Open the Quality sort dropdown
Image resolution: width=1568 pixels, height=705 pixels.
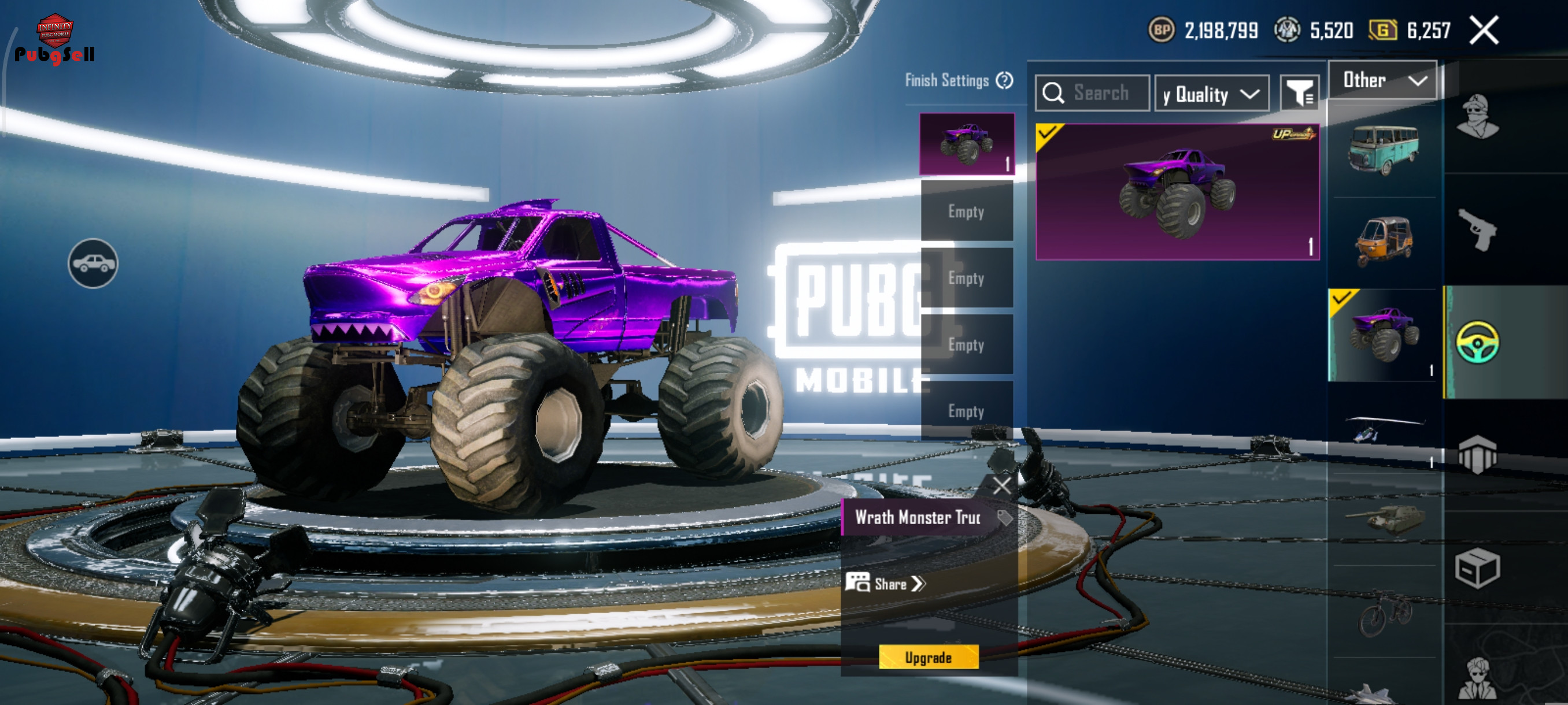pyautogui.click(x=1211, y=94)
